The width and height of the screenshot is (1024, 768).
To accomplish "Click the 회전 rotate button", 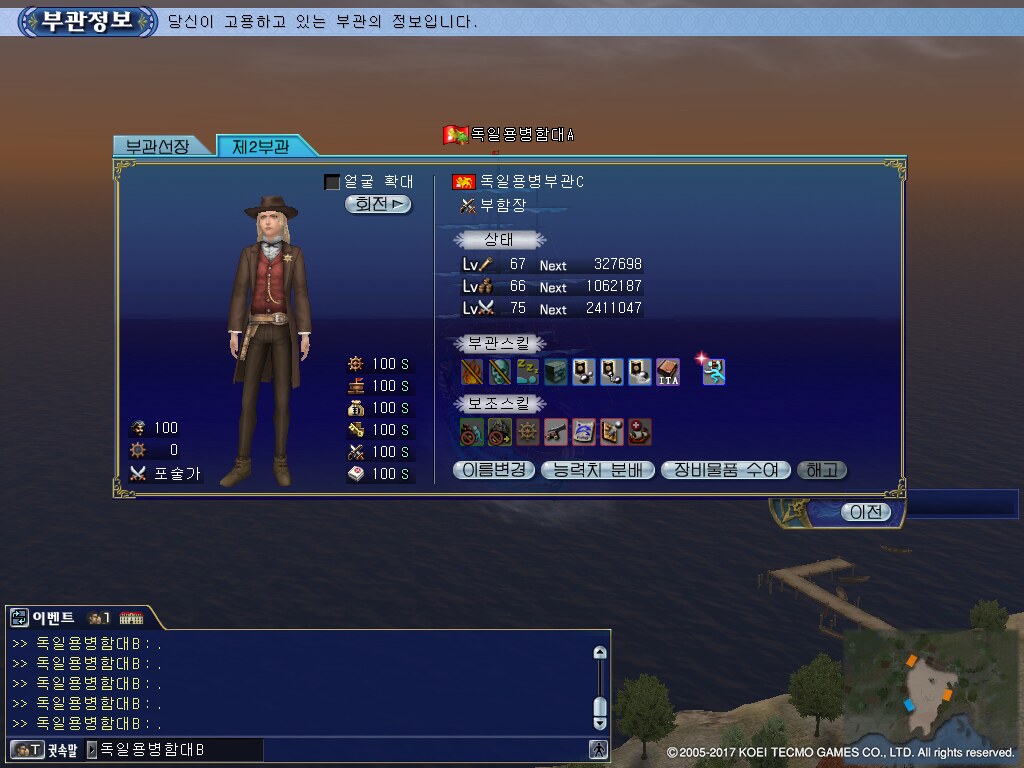I will pyautogui.click(x=378, y=204).
